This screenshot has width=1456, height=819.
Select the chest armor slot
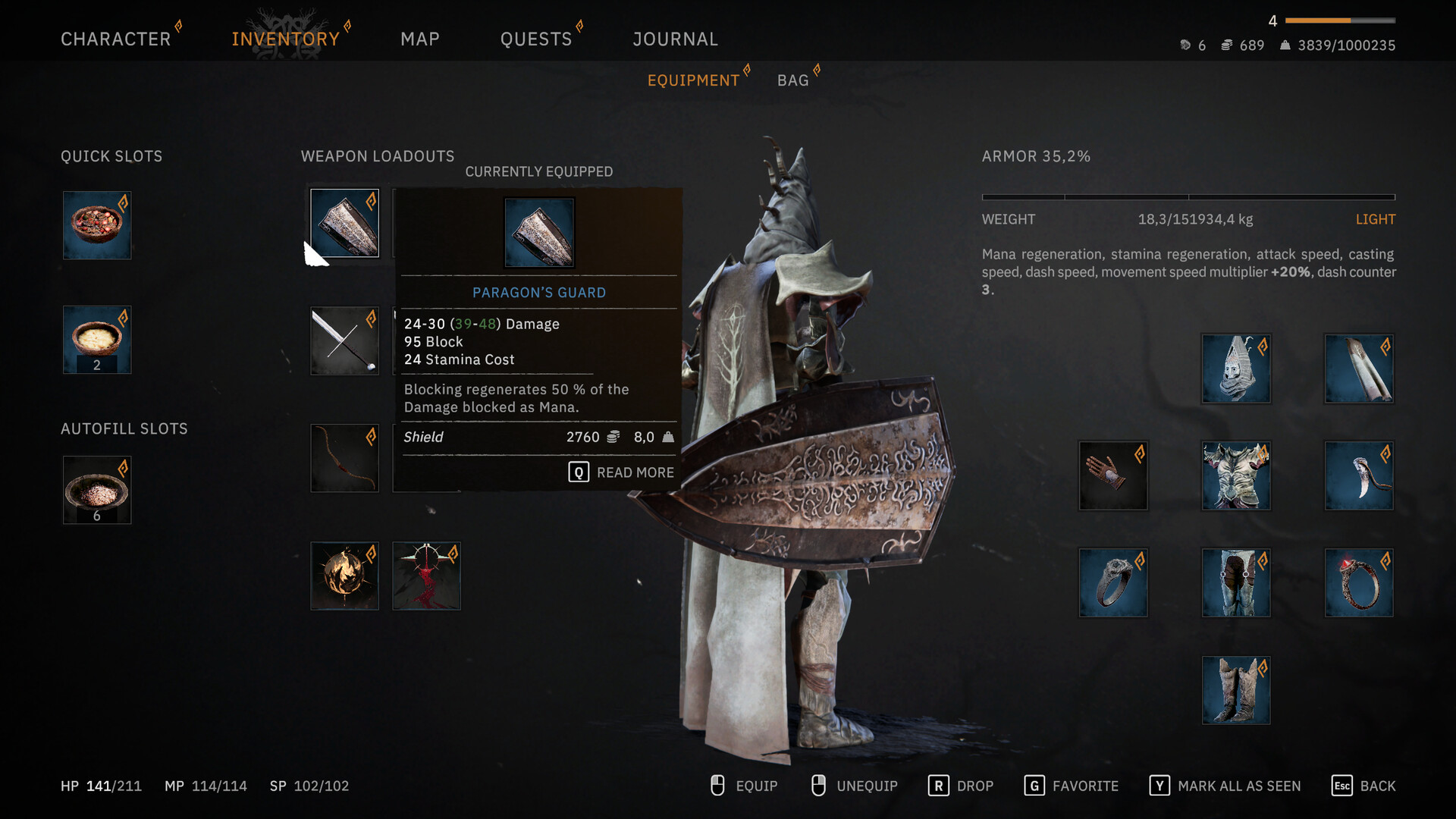1236,475
